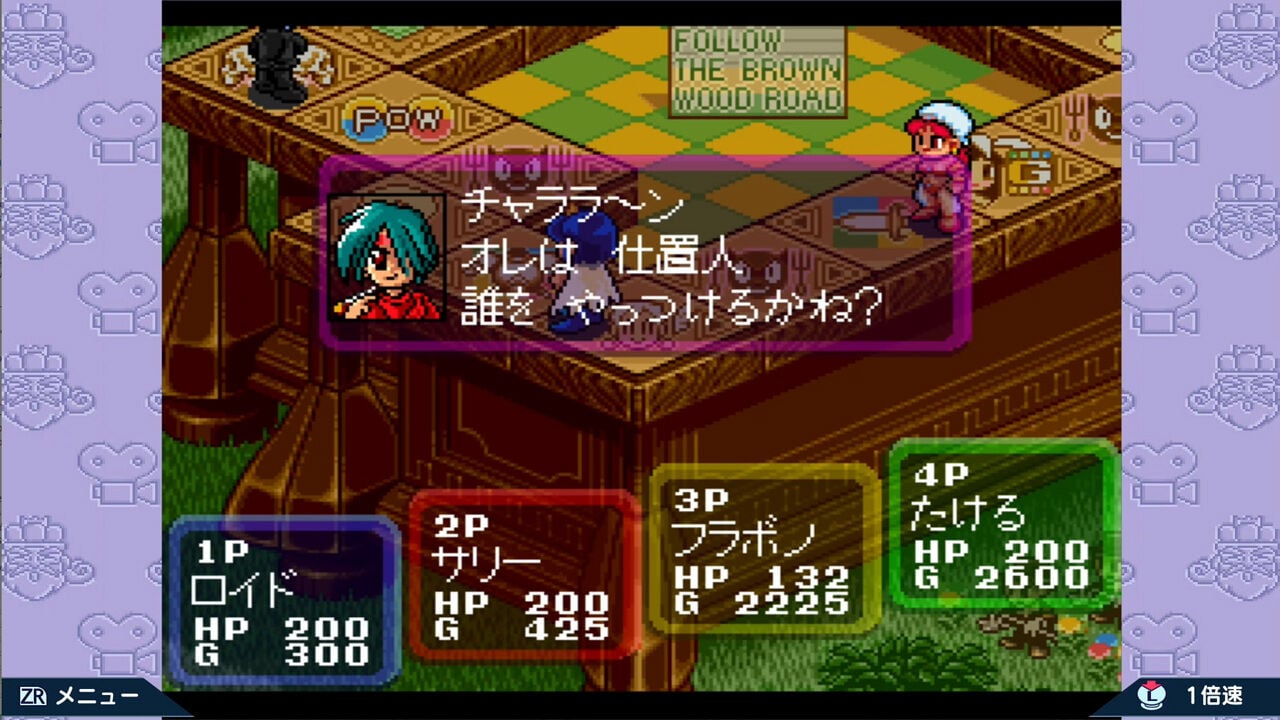
Task: Select the sword tile near the pink character
Action: 872,221
